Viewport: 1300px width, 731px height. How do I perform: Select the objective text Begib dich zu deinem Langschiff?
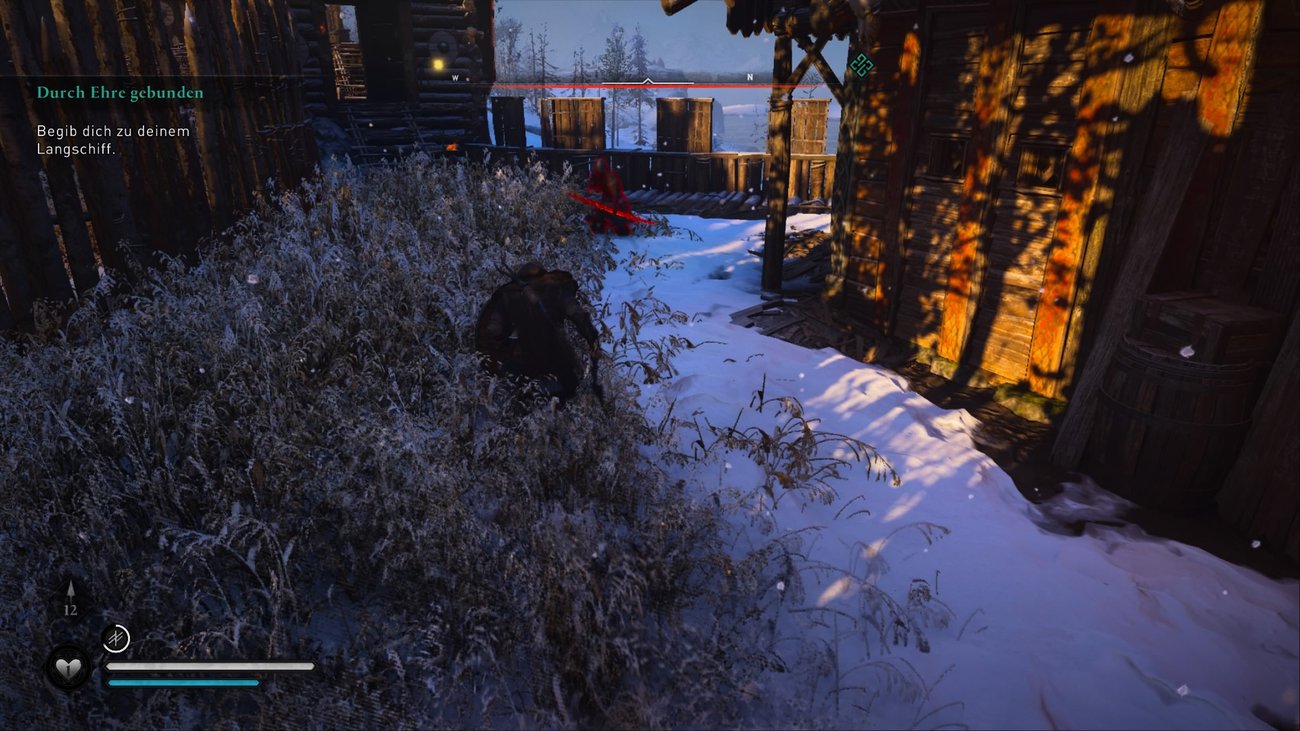tap(114, 139)
